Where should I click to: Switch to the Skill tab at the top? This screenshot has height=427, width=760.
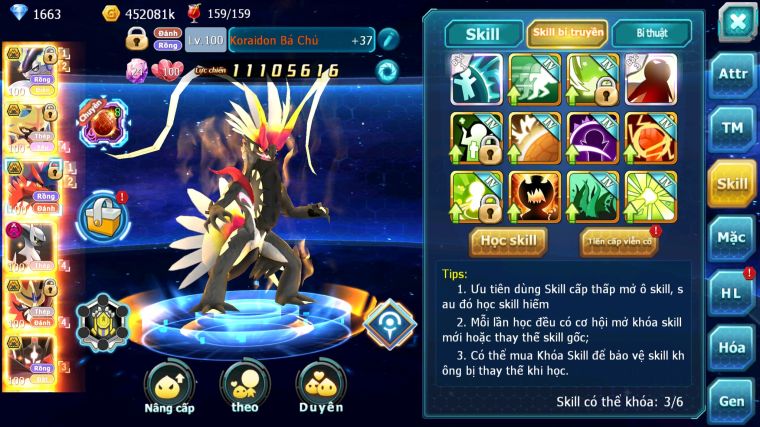point(483,34)
